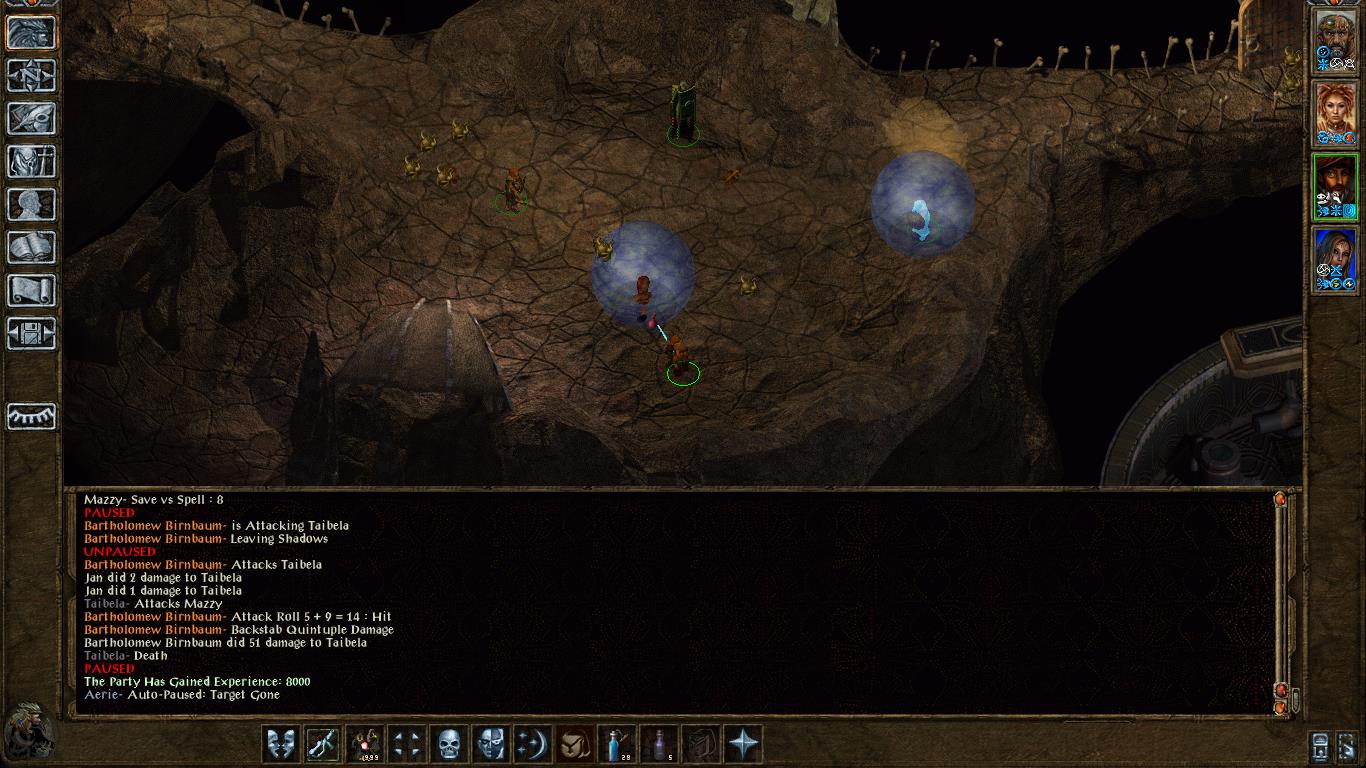
Task: Open the priest scroll button
Action: tap(32, 290)
